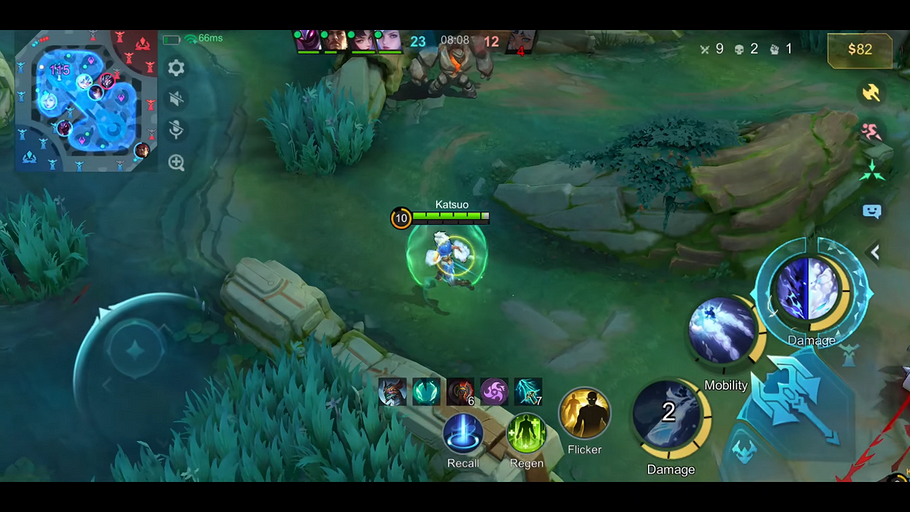Trigger the ultimate Damage skill with crescent ring
The width and height of the screenshot is (910, 512).
808,290
